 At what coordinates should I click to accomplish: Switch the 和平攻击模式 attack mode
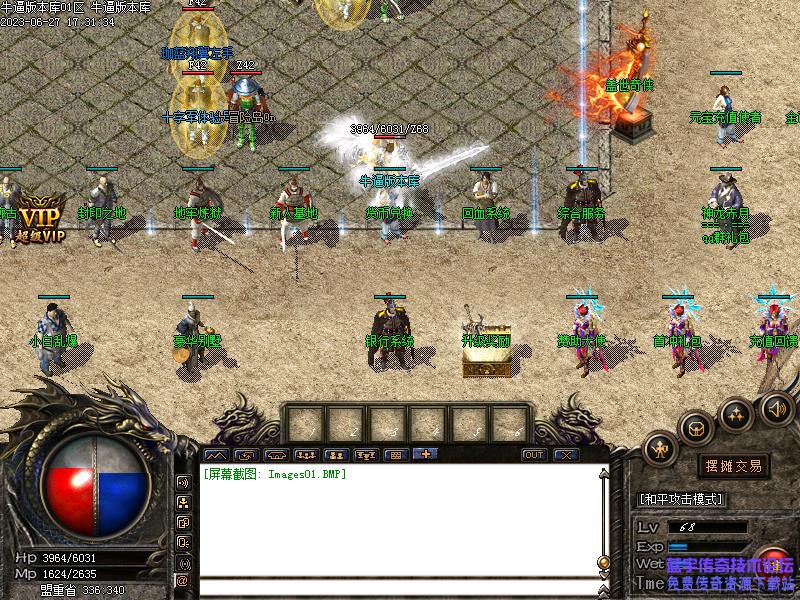[x=681, y=498]
